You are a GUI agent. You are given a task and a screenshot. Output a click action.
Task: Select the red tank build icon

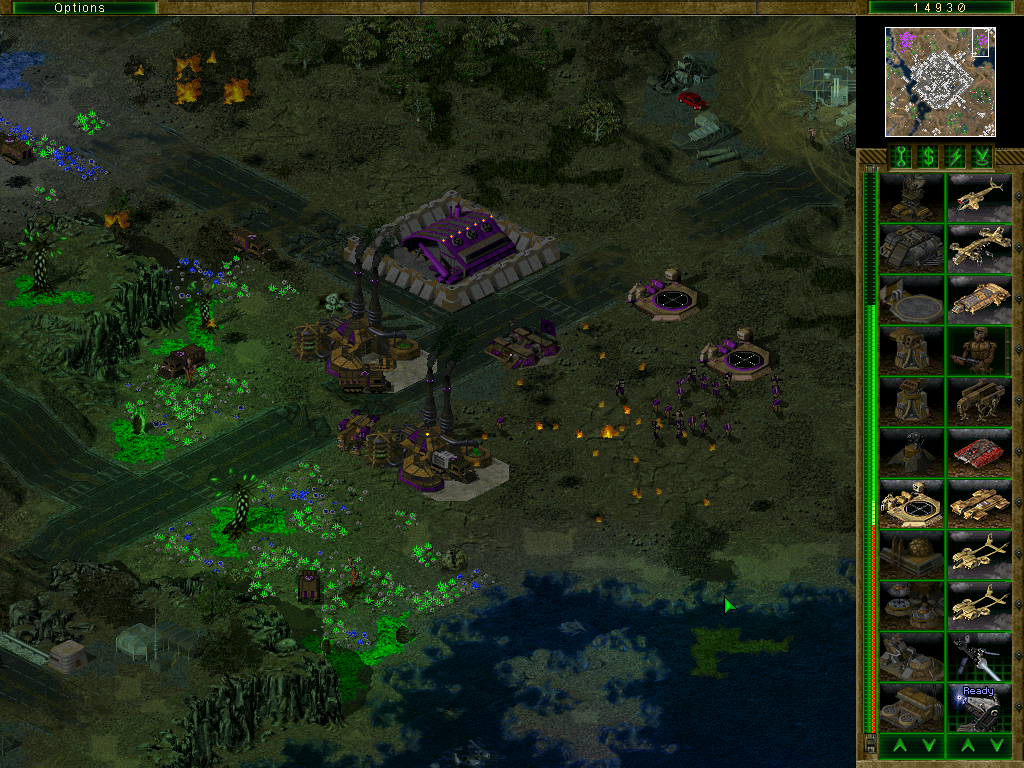pyautogui.click(x=980, y=453)
